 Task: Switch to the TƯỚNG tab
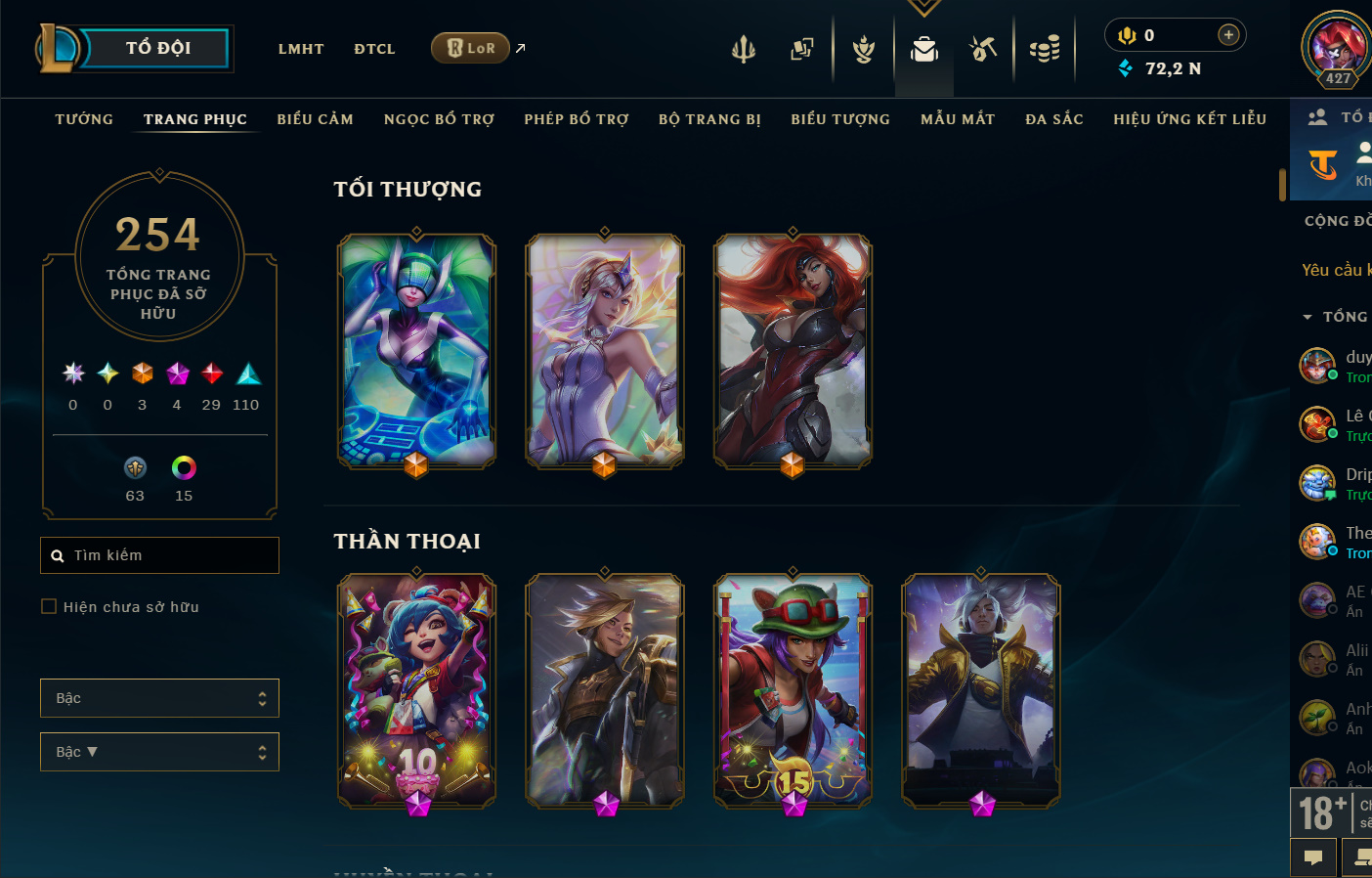tap(84, 119)
